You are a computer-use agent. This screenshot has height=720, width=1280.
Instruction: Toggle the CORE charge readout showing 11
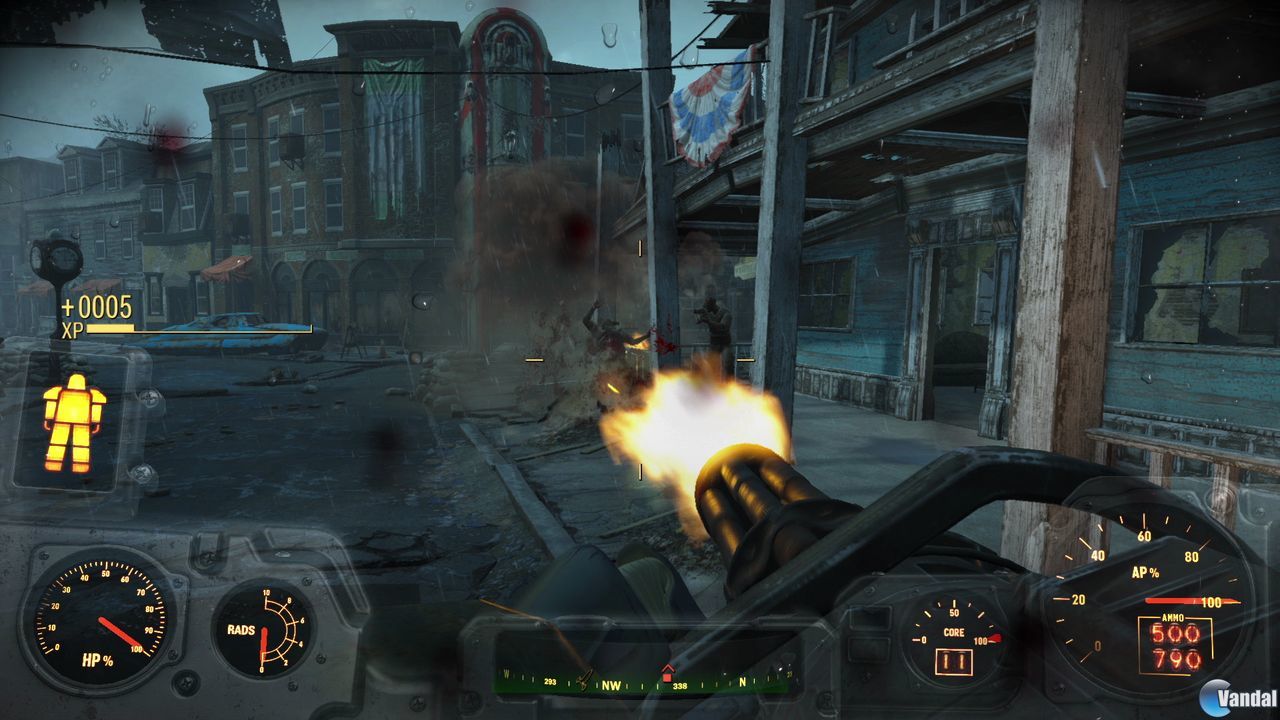pos(955,662)
